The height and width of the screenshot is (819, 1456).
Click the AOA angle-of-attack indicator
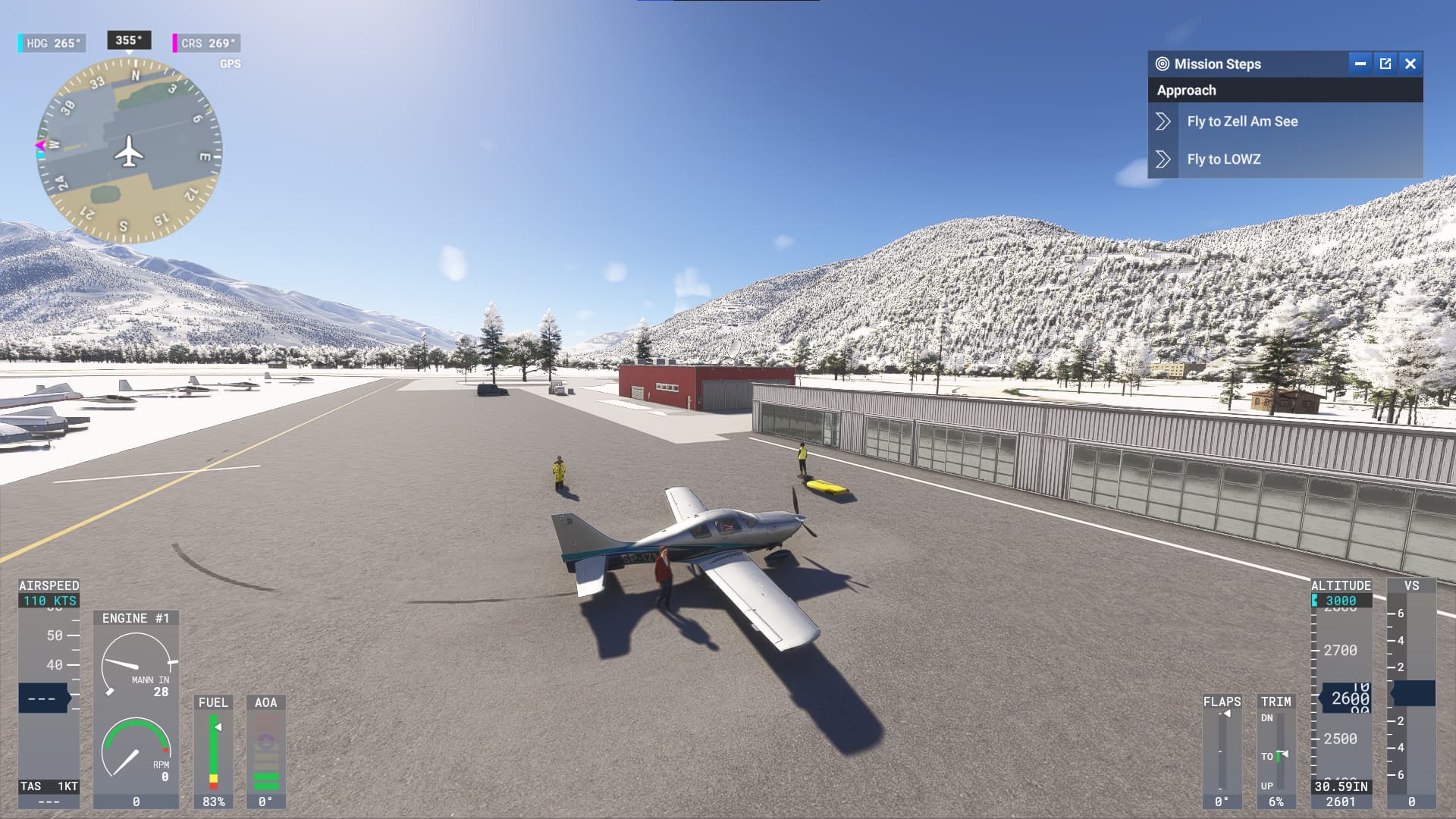pyautogui.click(x=265, y=751)
